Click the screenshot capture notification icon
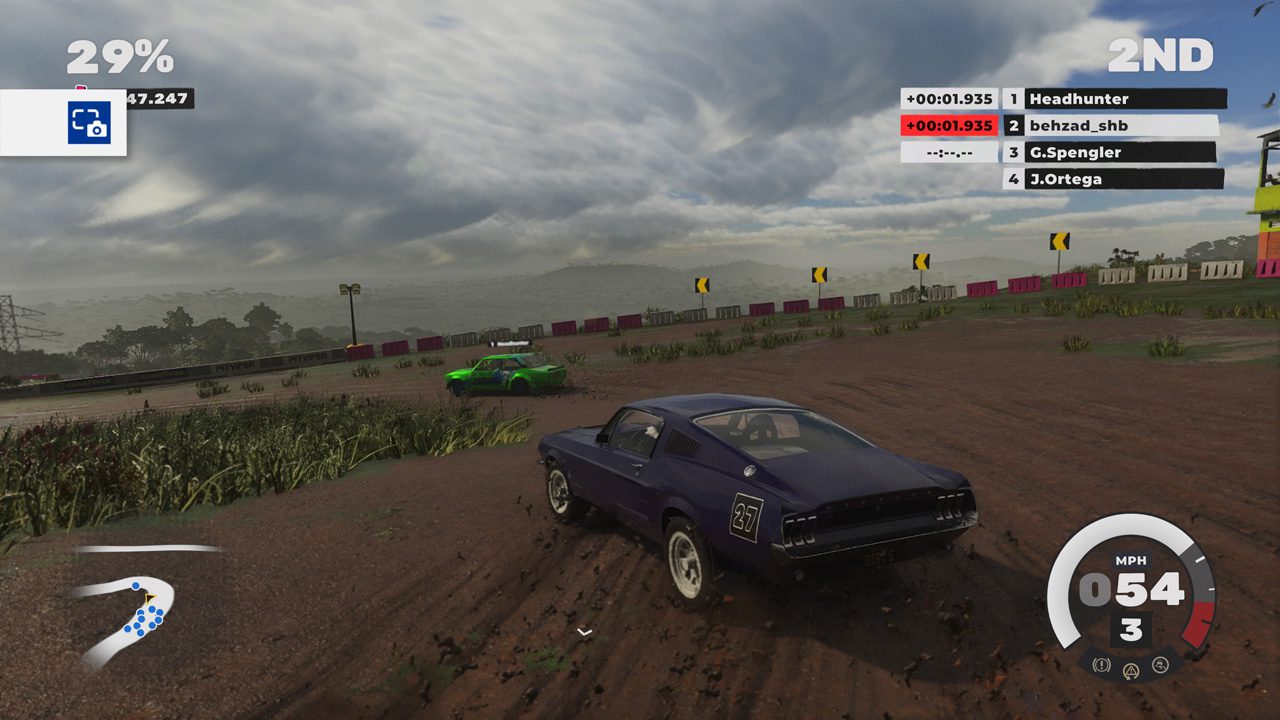This screenshot has height=720, width=1280. point(89,123)
